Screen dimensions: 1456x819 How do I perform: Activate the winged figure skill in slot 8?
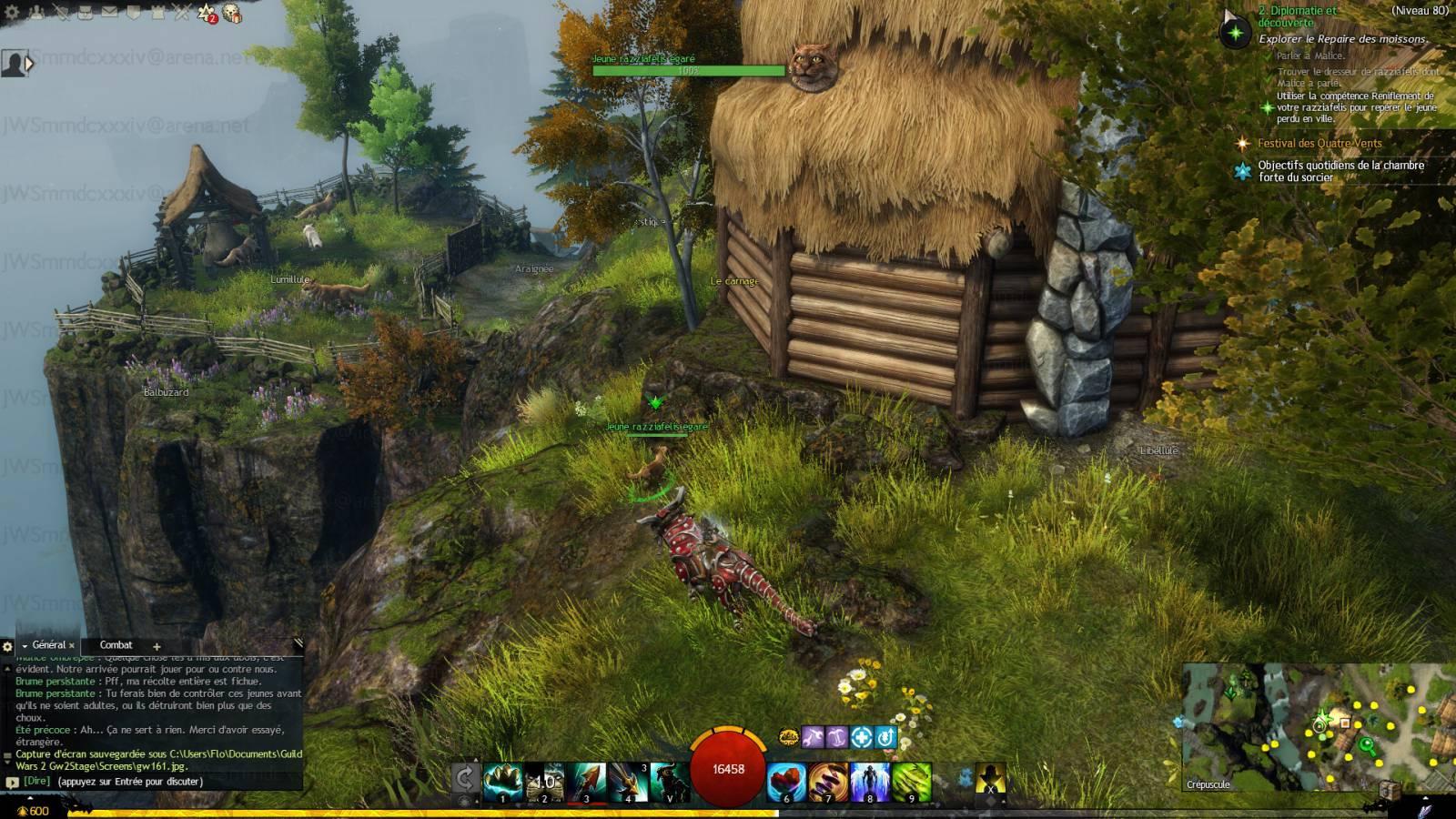tap(870, 782)
